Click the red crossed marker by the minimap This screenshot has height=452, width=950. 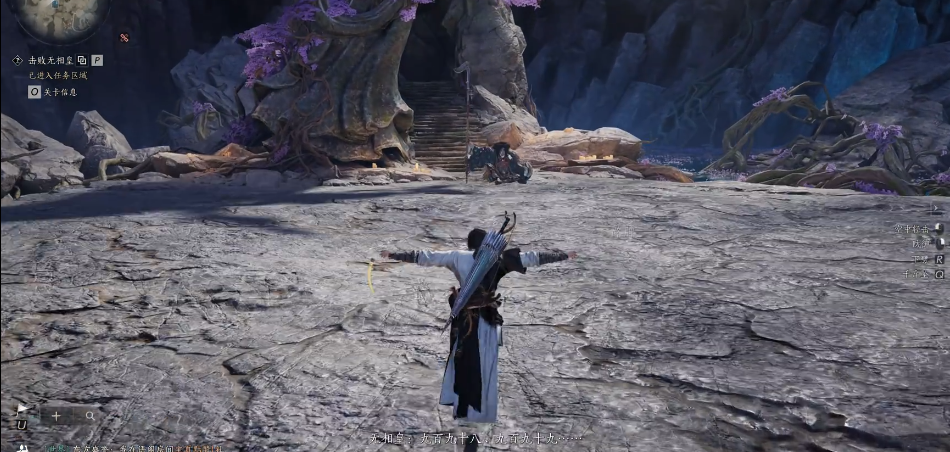point(124,38)
